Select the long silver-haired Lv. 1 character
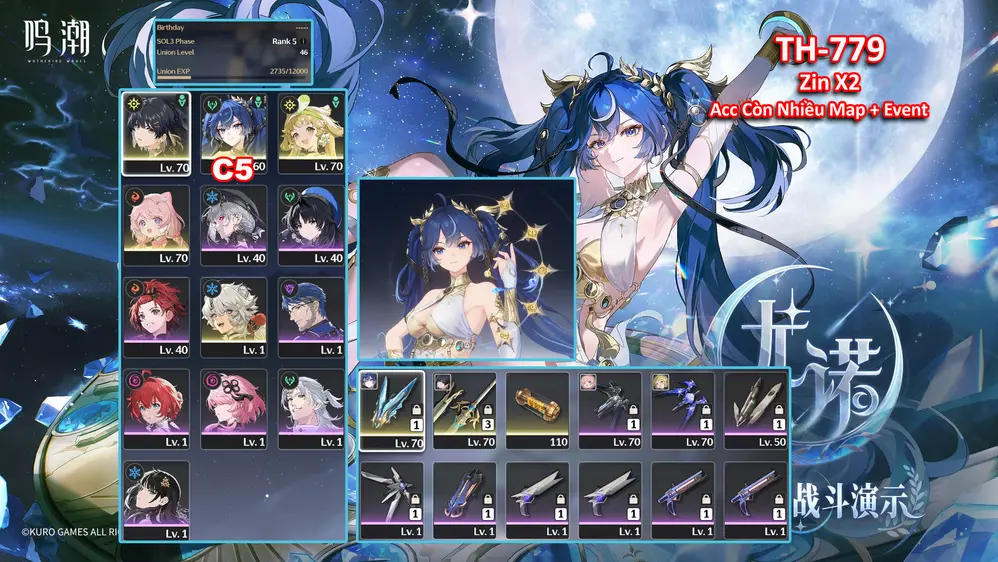Viewport: 998px width, 562px height. coord(312,409)
